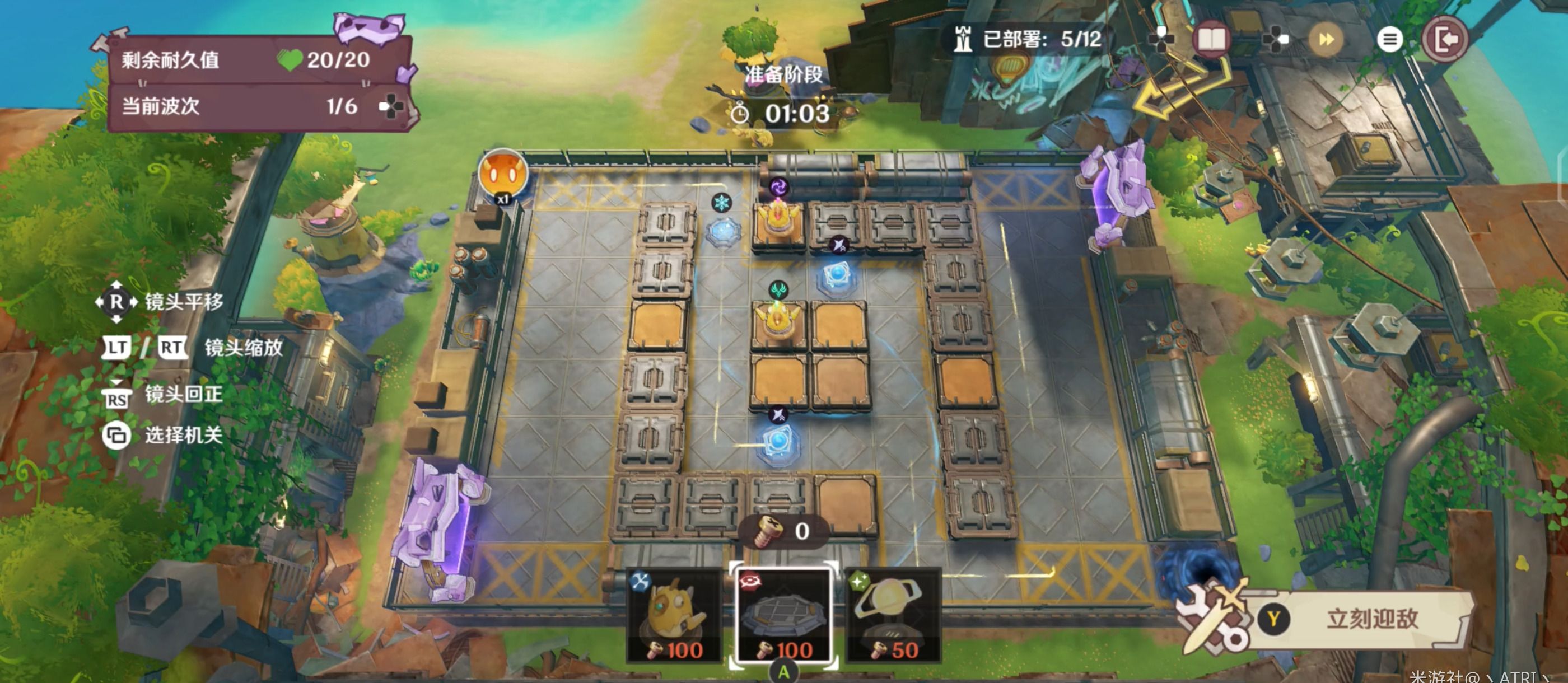1568x683 pixels.
Task: Select the yellow robot tower card
Action: click(675, 615)
